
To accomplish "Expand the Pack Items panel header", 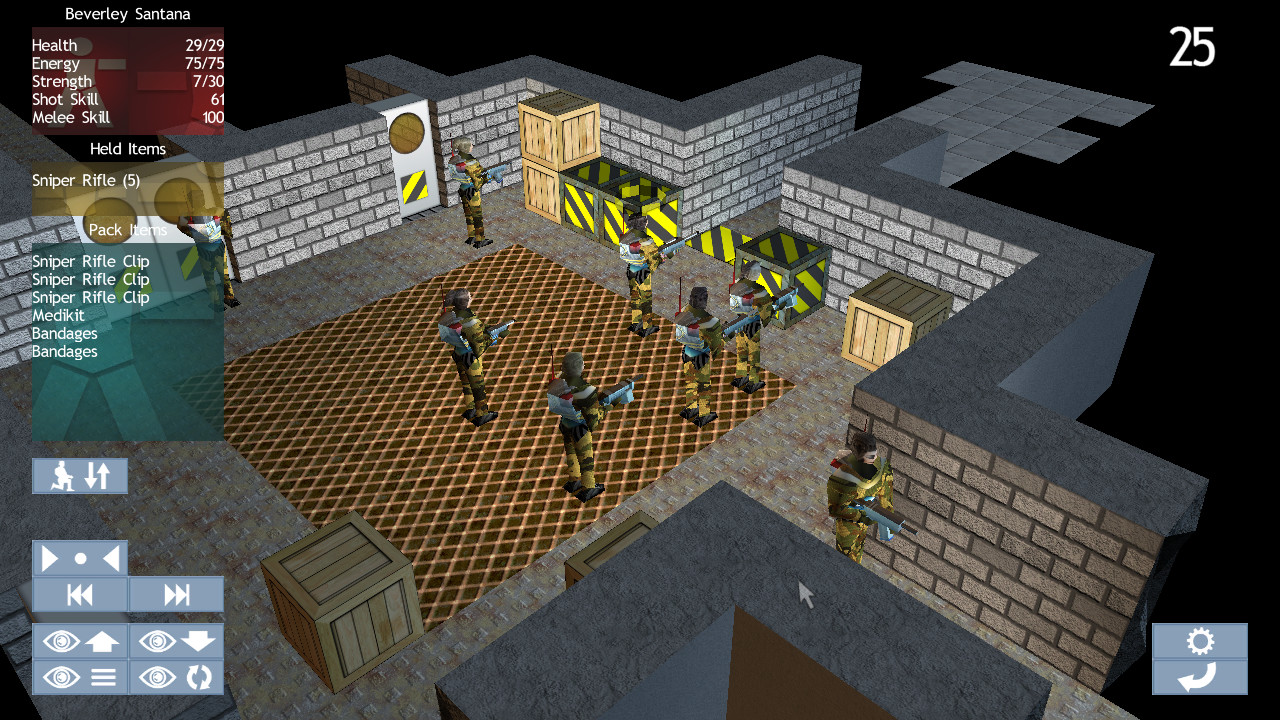I will point(127,229).
